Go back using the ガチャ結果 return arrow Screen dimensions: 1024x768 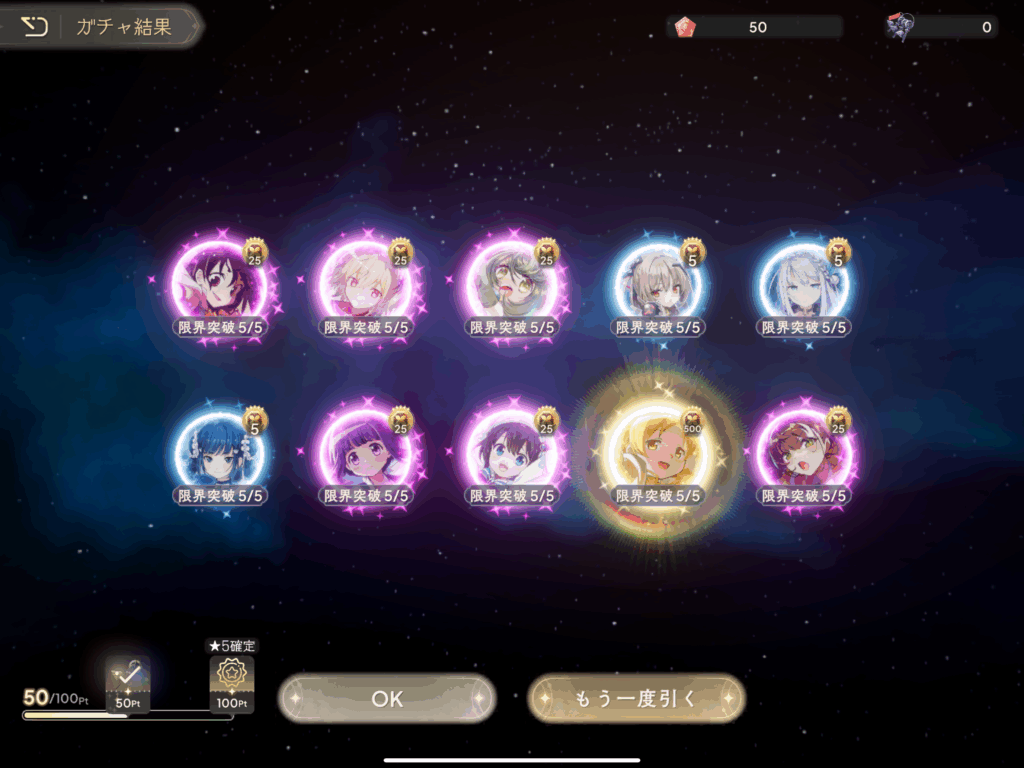pyautogui.click(x=34, y=27)
